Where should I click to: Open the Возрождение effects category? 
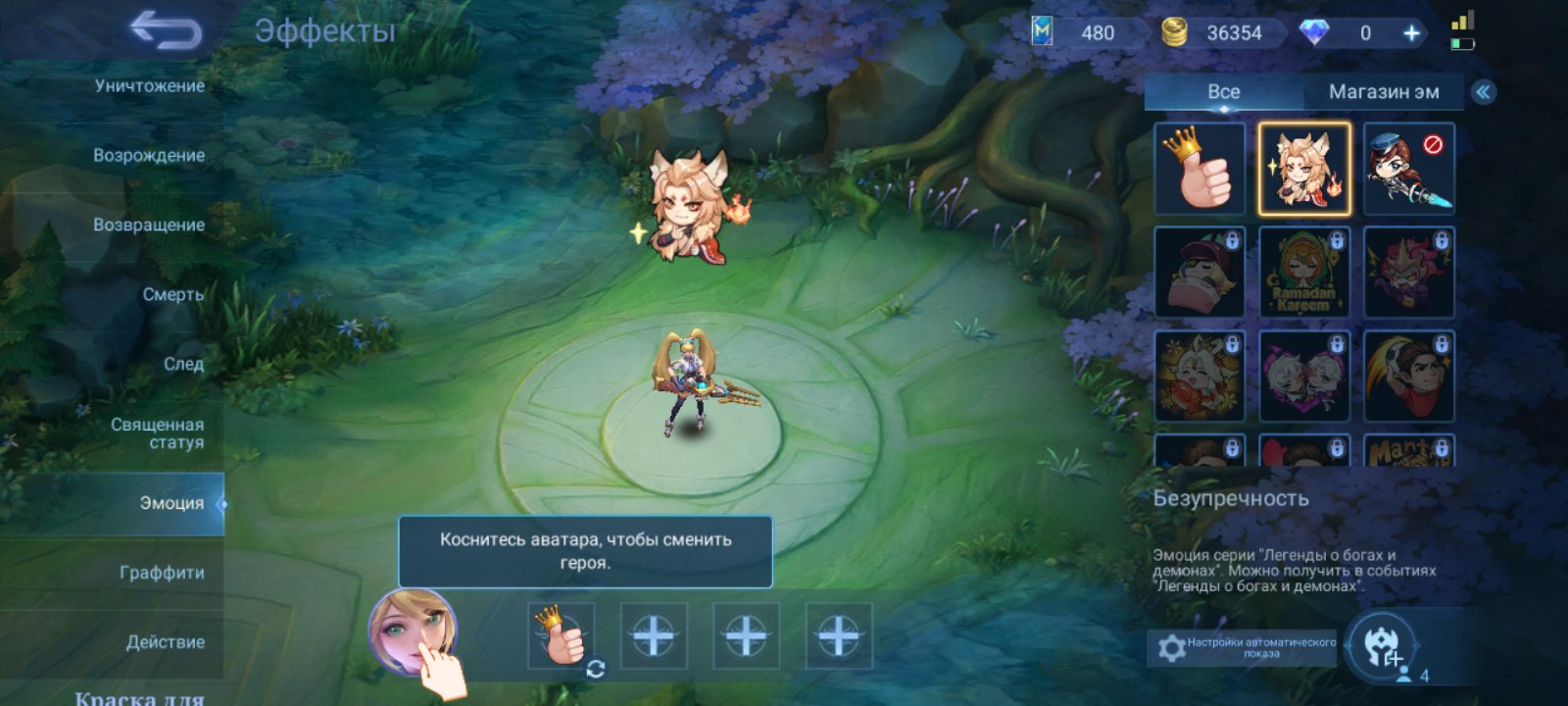[149, 154]
